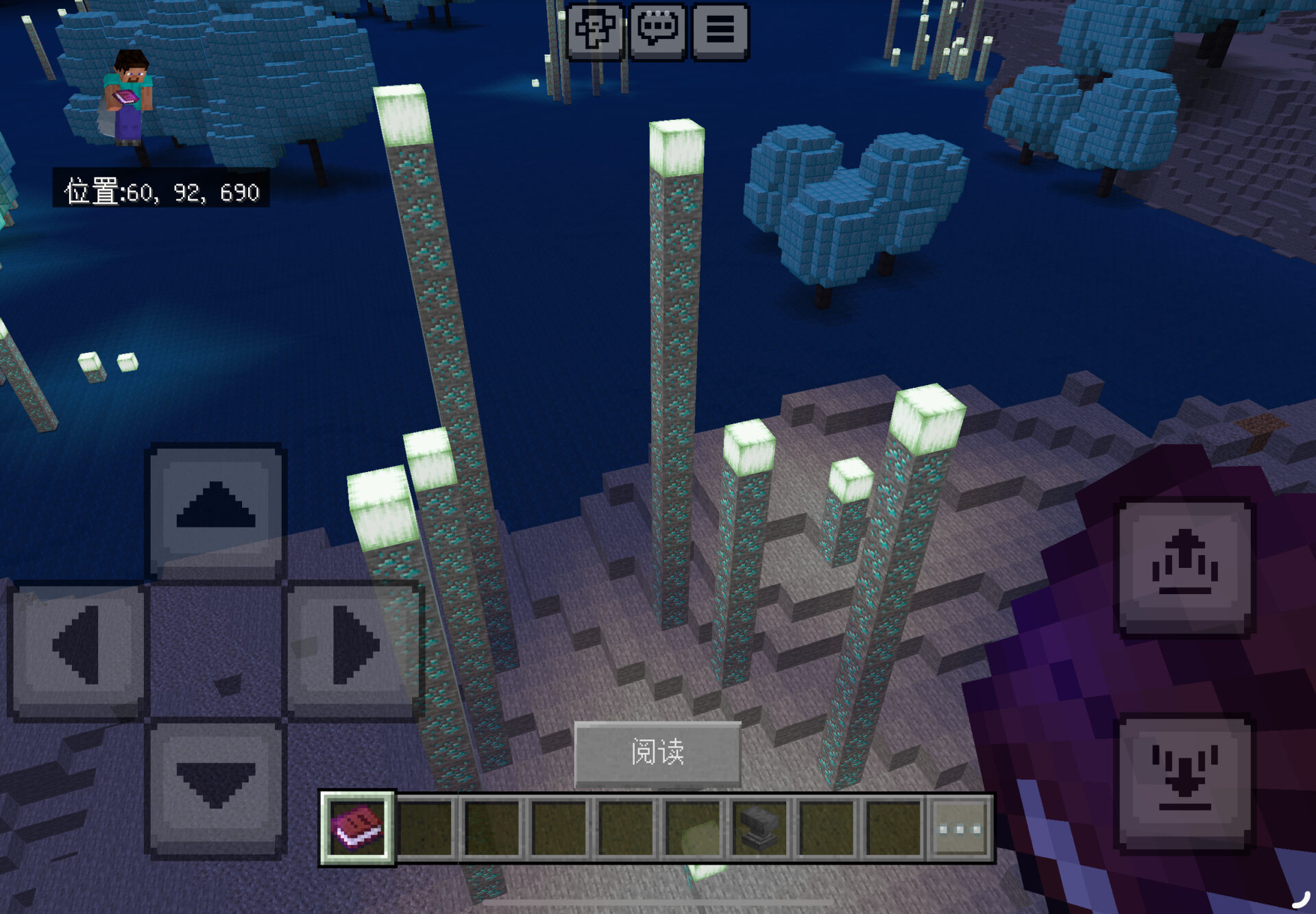
Task: Click the 阅读 (Read) button
Action: (657, 752)
